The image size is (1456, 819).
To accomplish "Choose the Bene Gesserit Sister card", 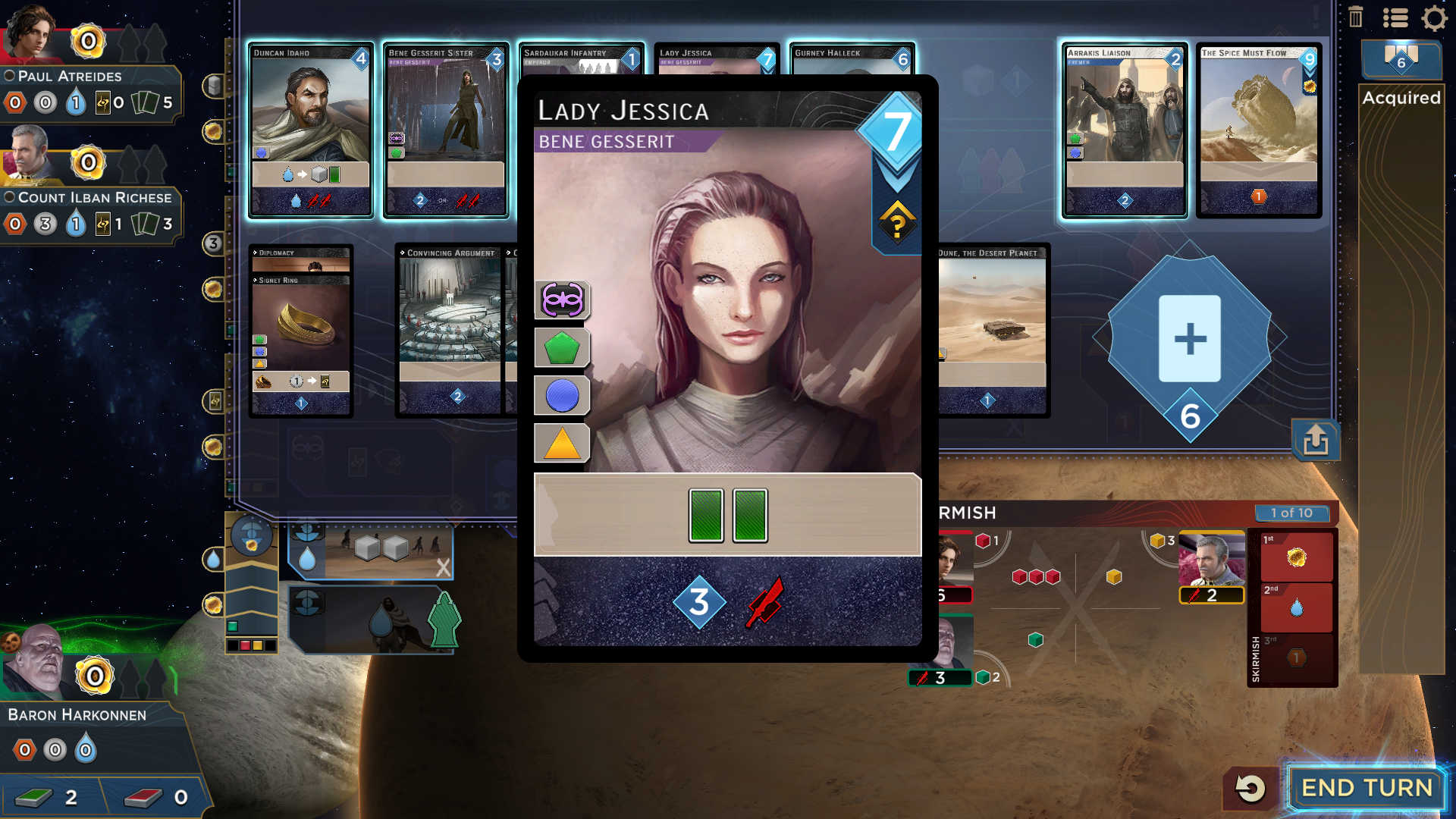I will point(446,130).
